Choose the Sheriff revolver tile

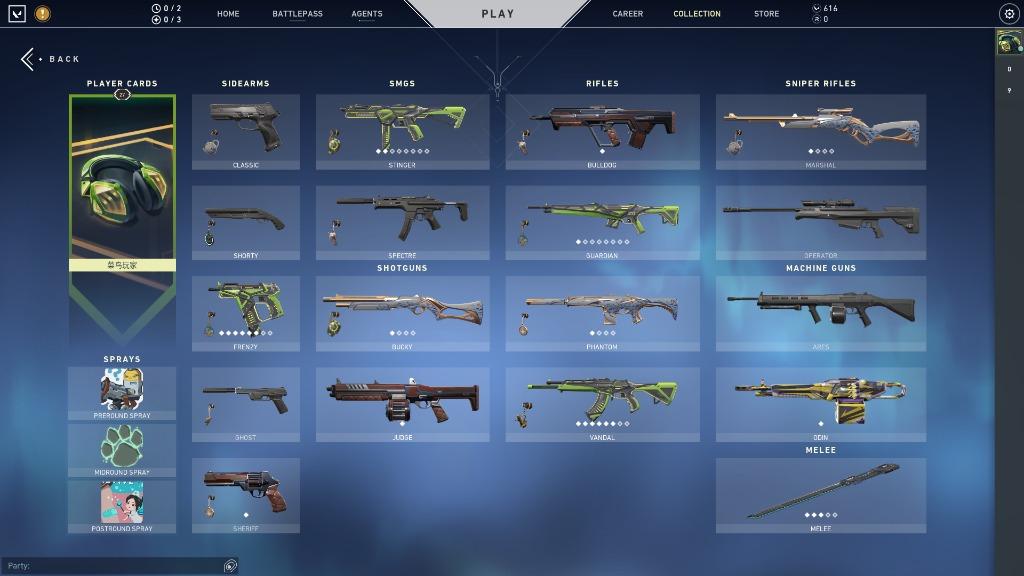245,495
